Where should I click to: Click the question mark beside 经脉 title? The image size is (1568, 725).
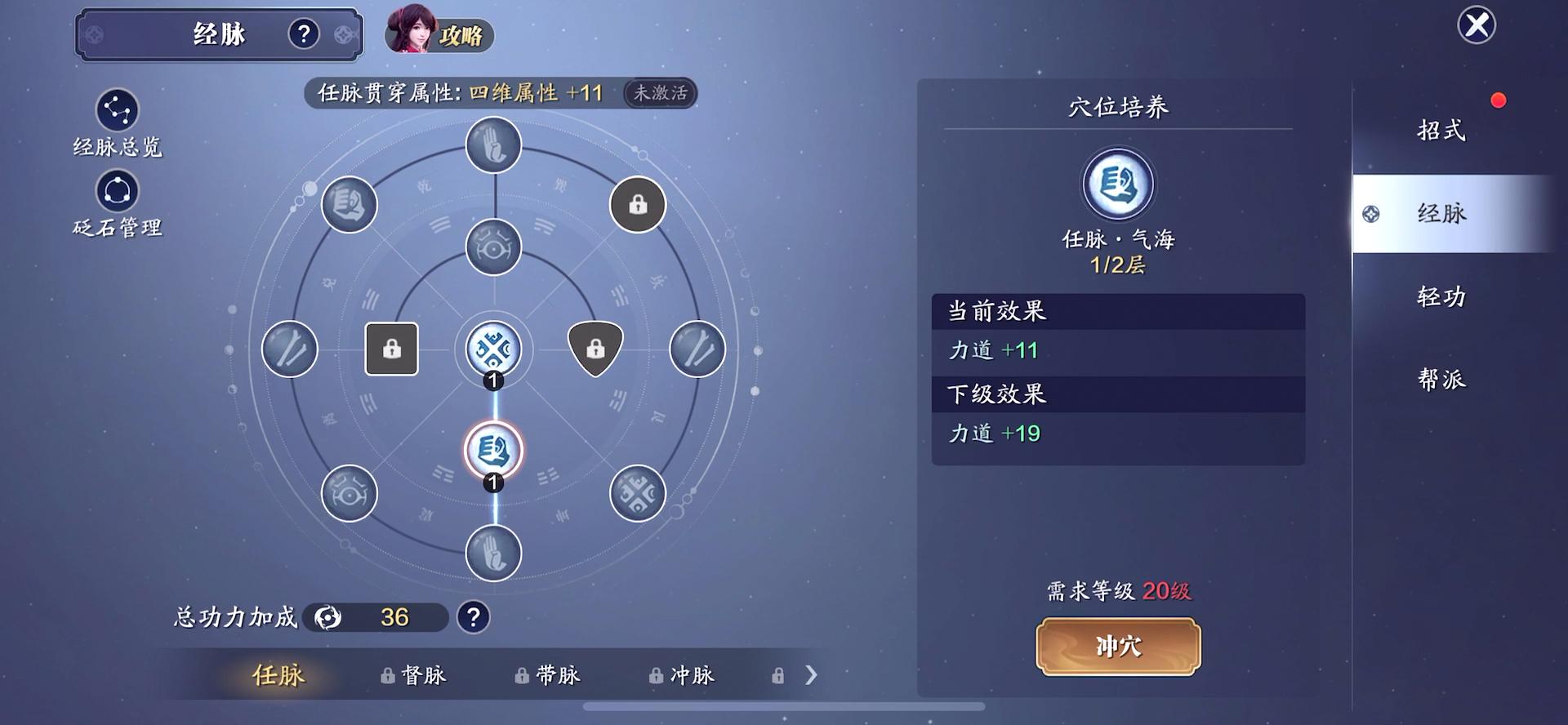click(x=303, y=34)
